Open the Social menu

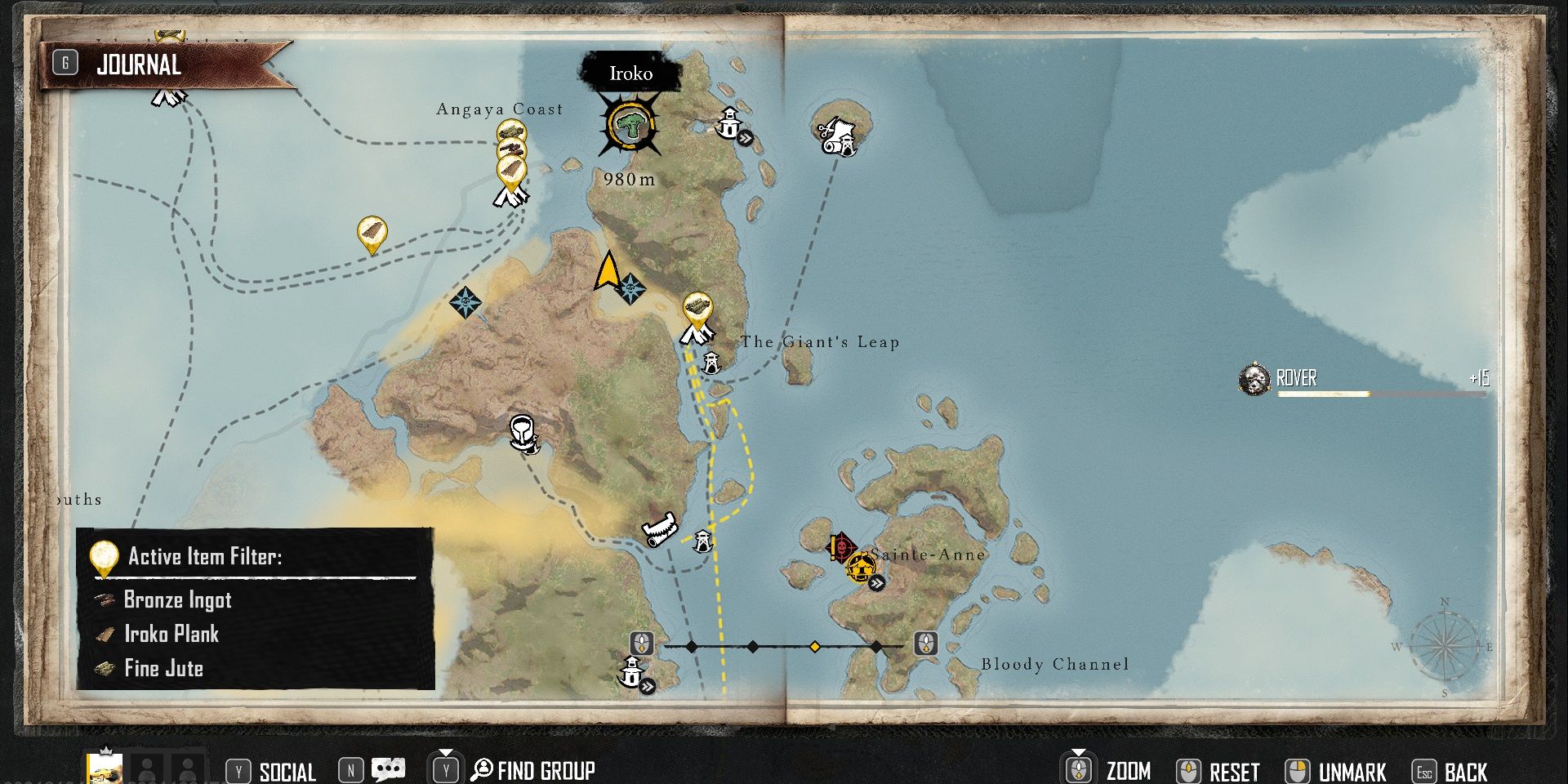pos(286,772)
